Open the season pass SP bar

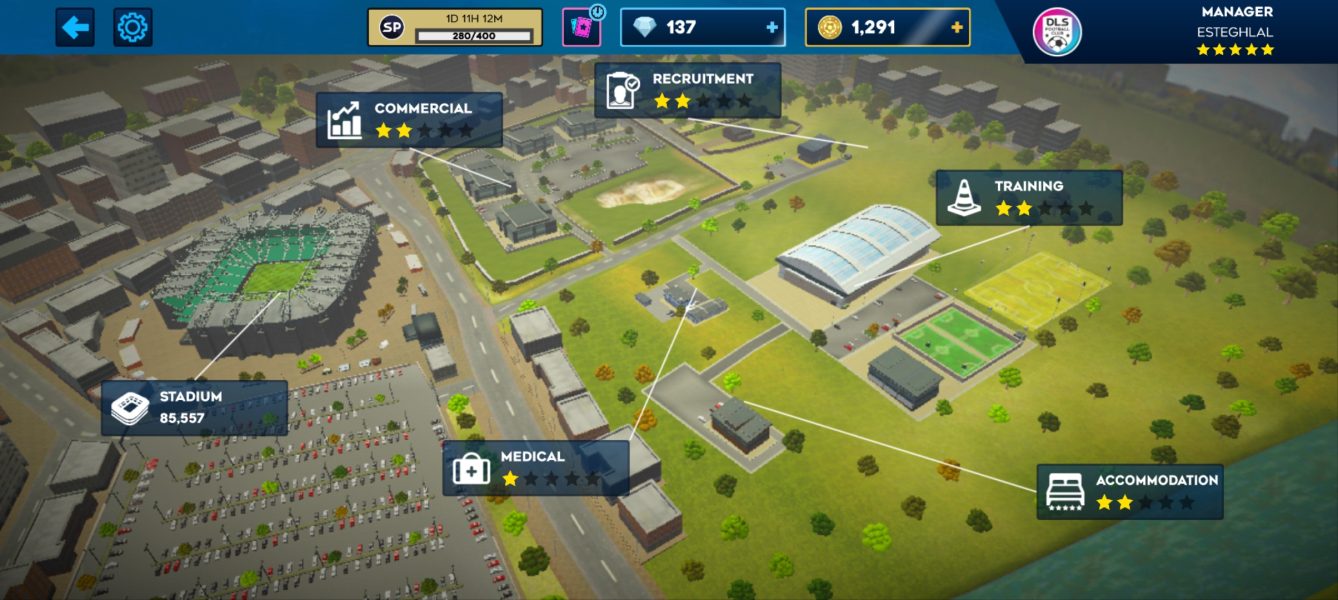(x=455, y=28)
